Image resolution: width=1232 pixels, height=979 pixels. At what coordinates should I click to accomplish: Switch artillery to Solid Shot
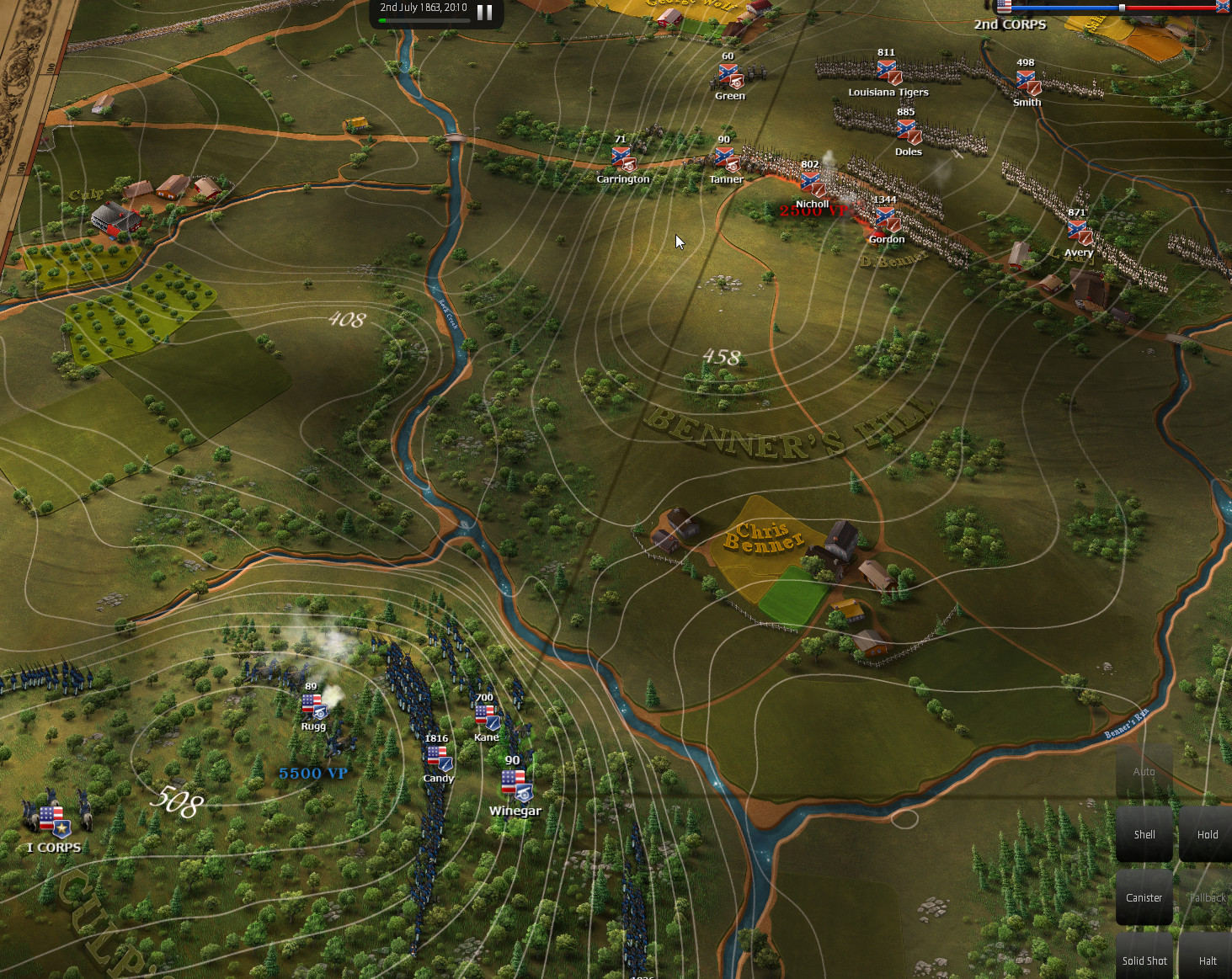click(1144, 960)
